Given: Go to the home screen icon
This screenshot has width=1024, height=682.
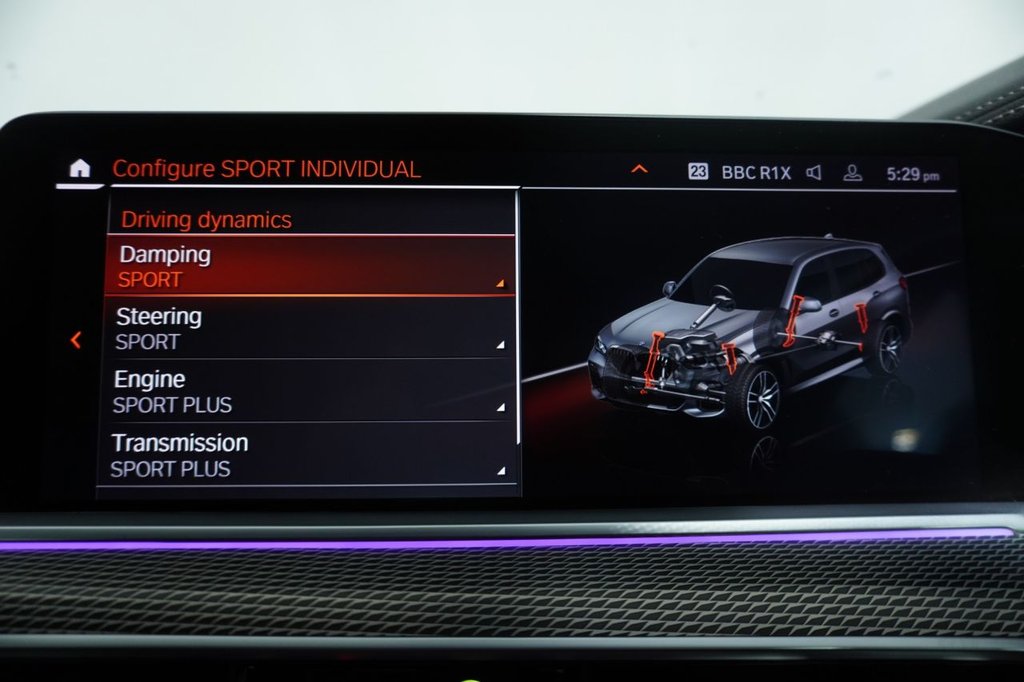Looking at the screenshot, I should pyautogui.click(x=79, y=168).
